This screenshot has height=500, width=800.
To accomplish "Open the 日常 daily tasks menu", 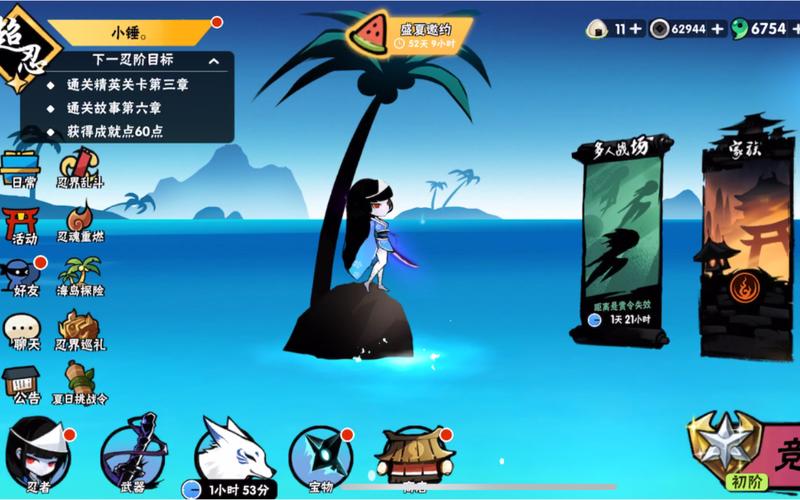I will tap(21, 170).
